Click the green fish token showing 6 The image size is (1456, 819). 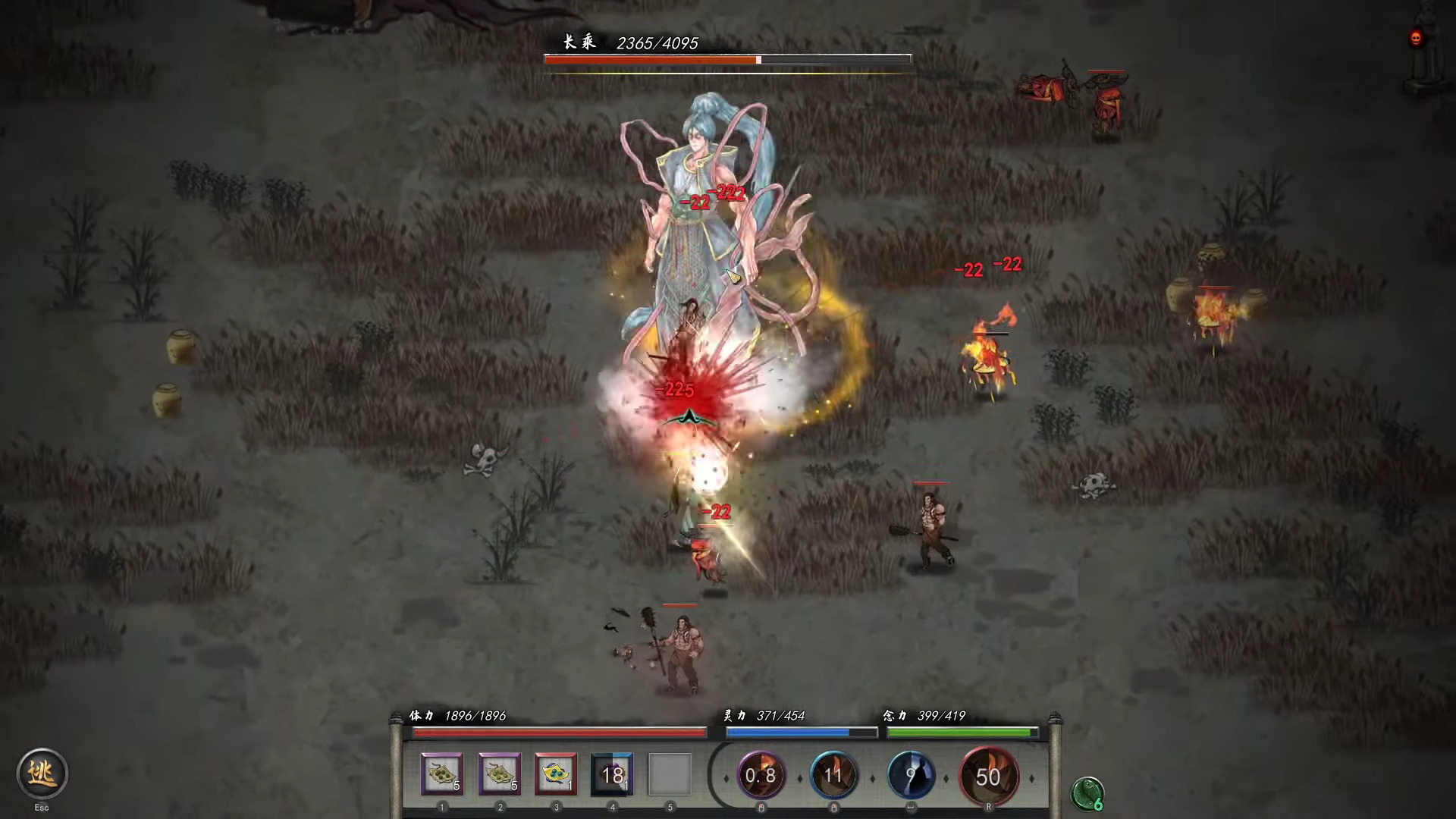[x=1087, y=795]
